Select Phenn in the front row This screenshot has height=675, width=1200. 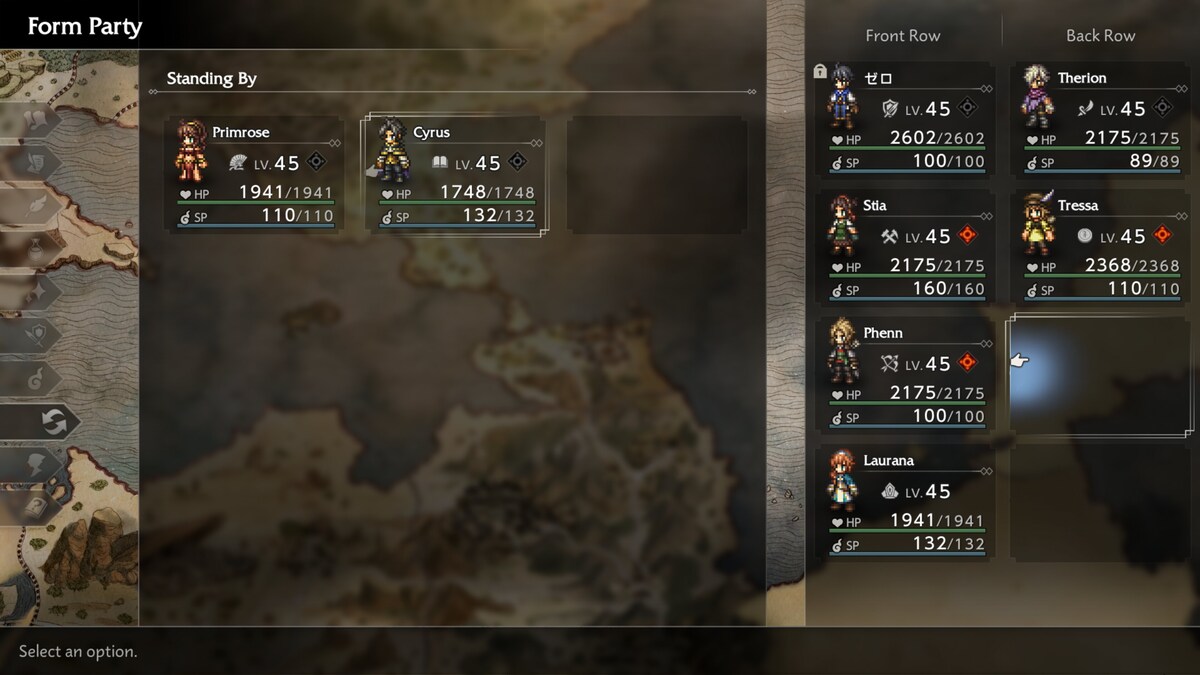[906, 375]
